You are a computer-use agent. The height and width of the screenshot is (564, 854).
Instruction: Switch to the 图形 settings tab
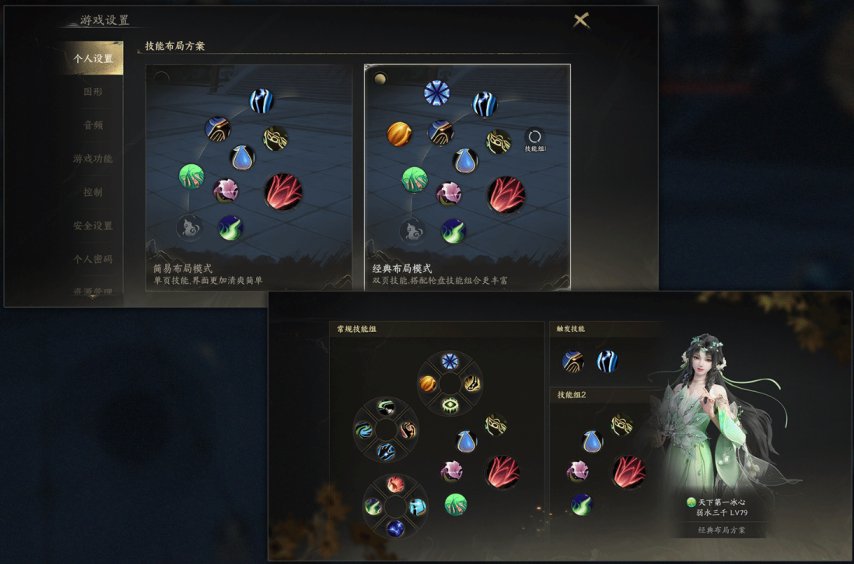point(93,92)
